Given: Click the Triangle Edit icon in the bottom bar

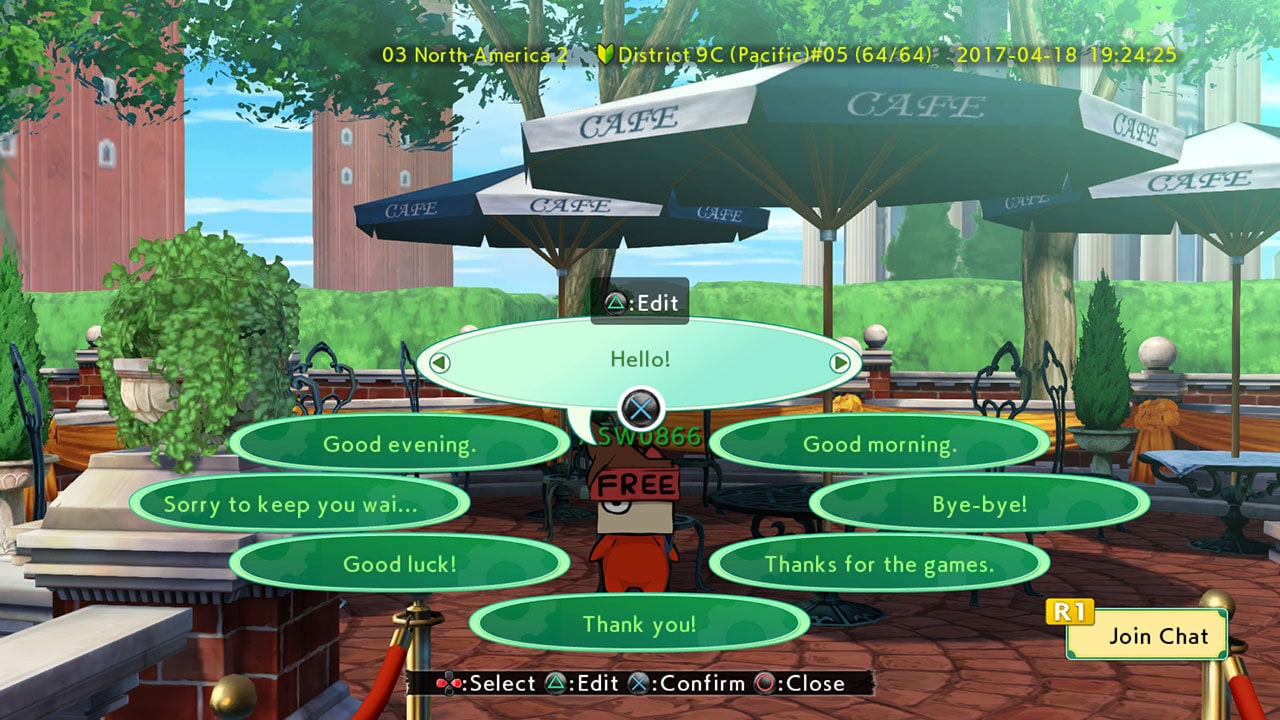Looking at the screenshot, I should pos(554,684).
